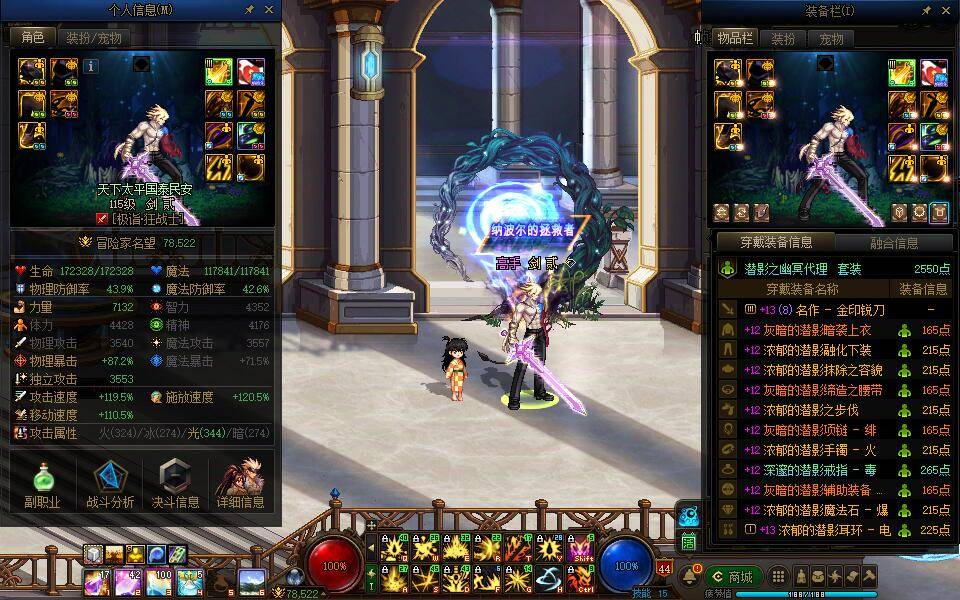Image resolution: width=960 pixels, height=600 pixels.
Task: Open the 商城 shop button
Action: tap(733, 577)
